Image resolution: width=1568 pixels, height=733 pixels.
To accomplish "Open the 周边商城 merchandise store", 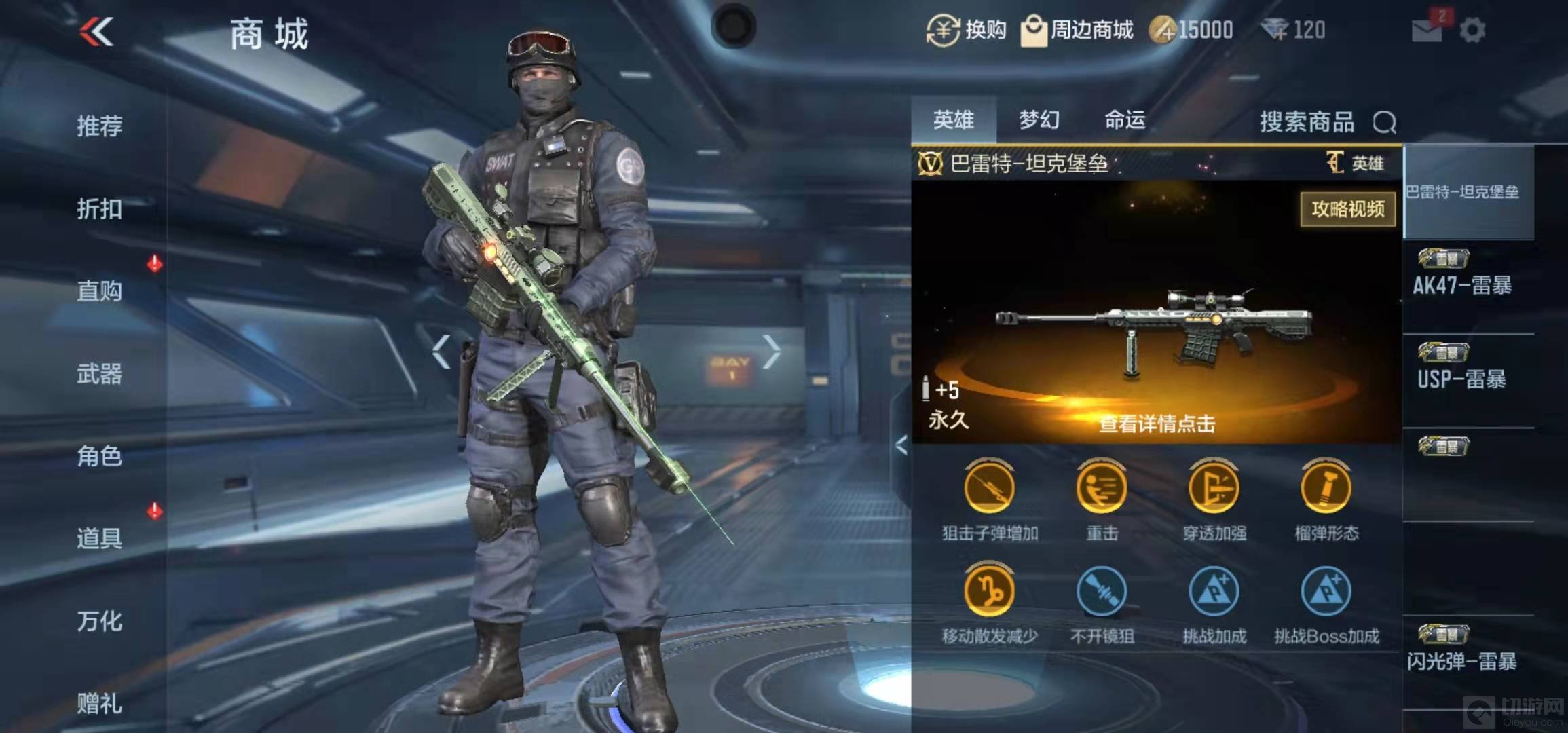I will 1077,31.
